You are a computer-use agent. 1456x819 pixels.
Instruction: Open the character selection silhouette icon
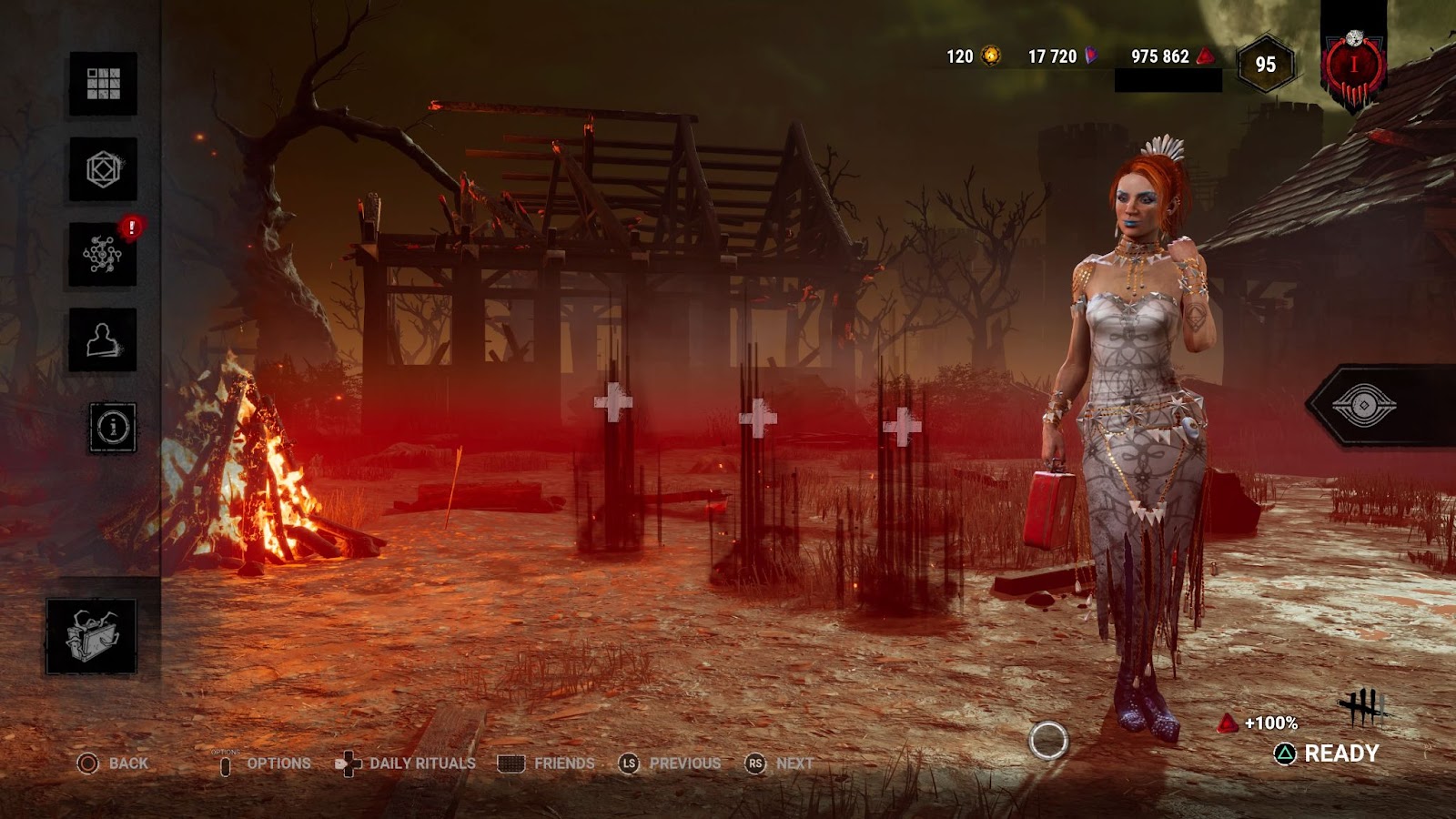[x=103, y=340]
